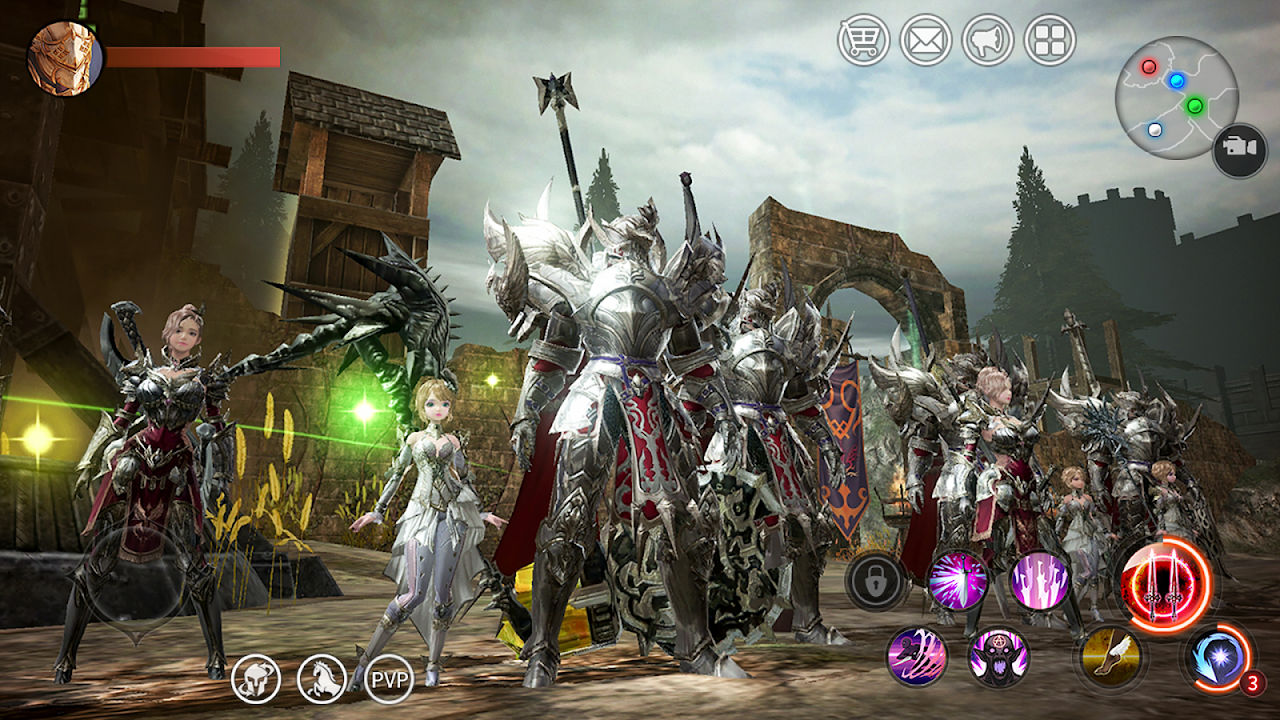This screenshot has height=720, width=1280.
Task: Summon mount with the horse button
Action: point(322,680)
